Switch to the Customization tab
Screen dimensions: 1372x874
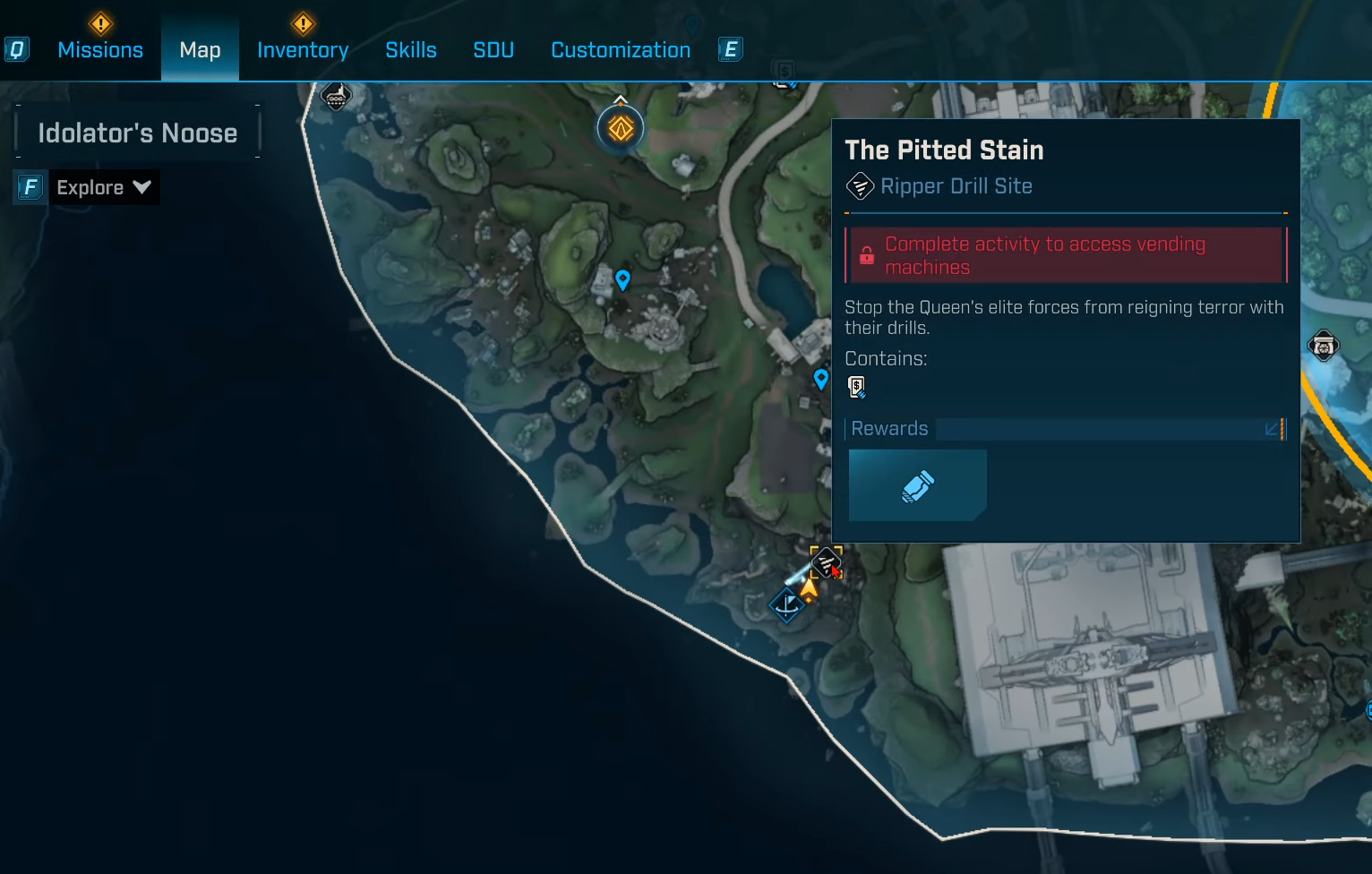click(621, 50)
